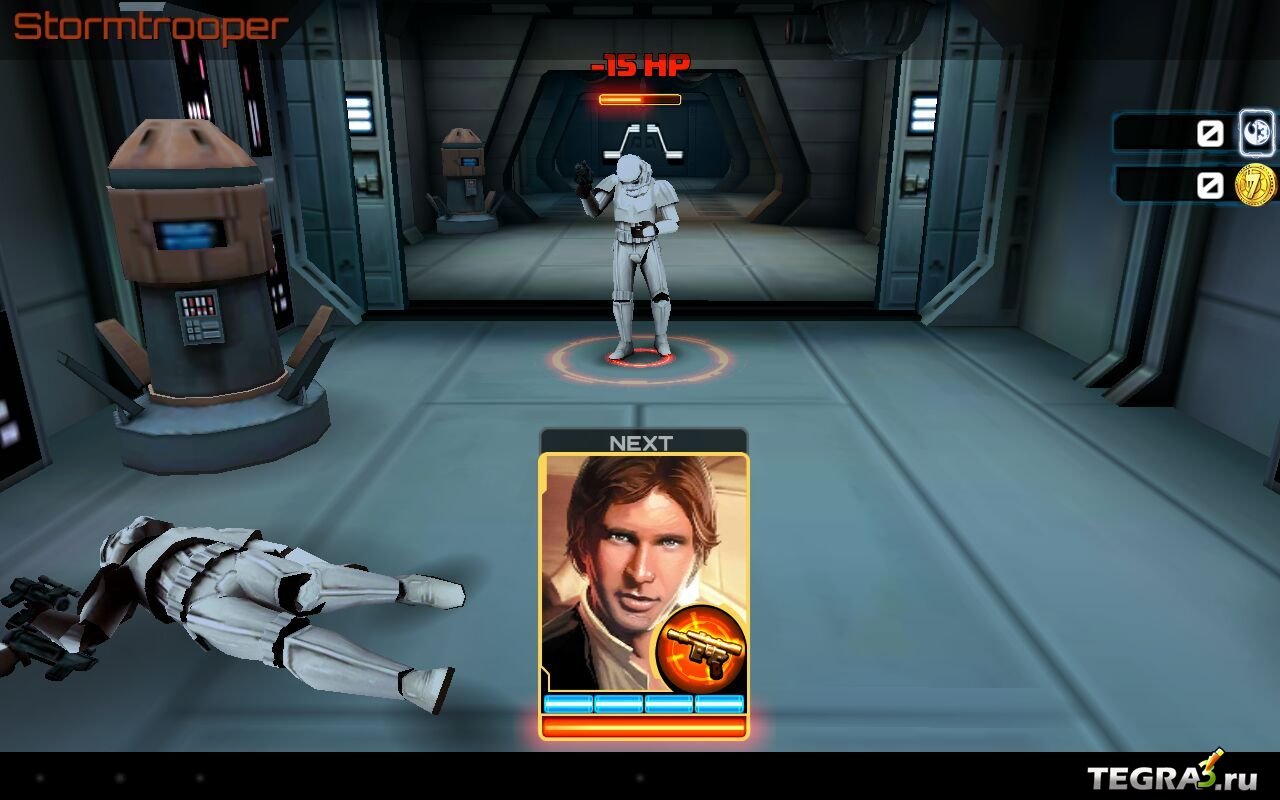Screen dimensions: 1280x800
Task: Tap the gold coin currency icon
Action: click(1255, 185)
